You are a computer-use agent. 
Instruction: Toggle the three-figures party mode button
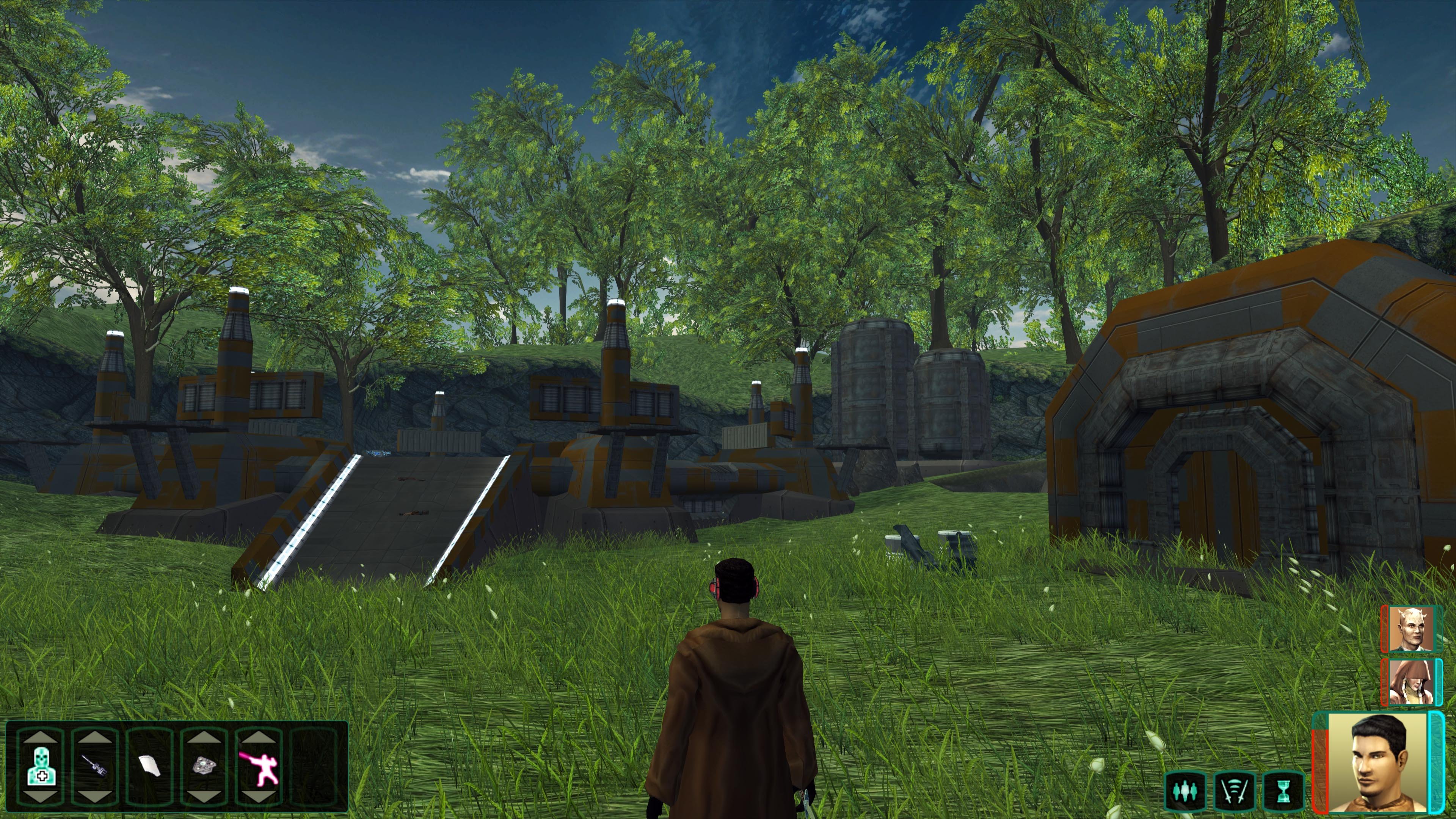pos(1185,791)
